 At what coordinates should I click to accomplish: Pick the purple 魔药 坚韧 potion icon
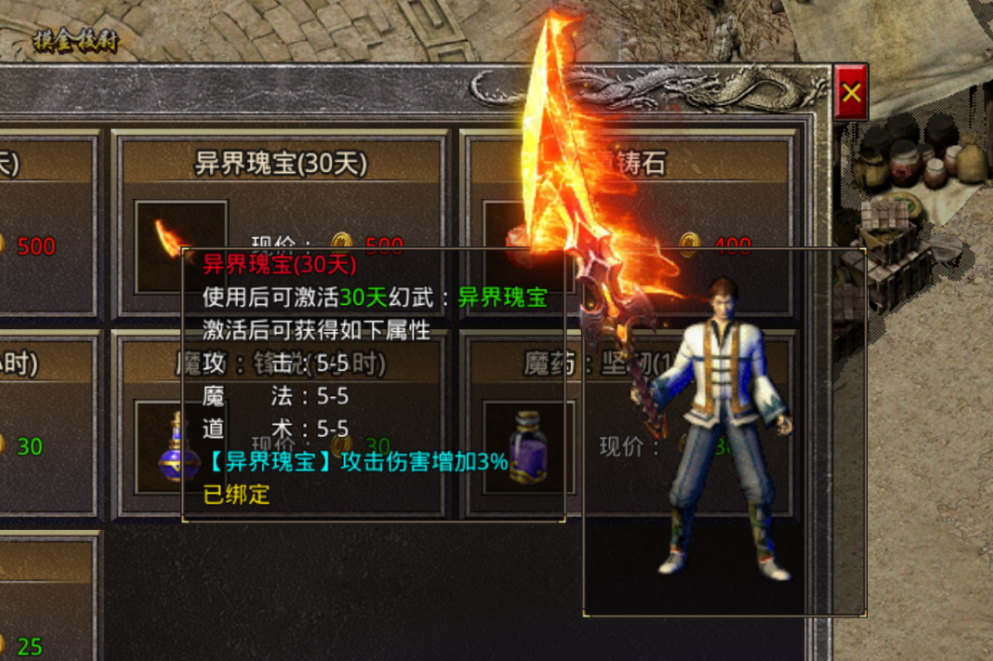pyautogui.click(x=528, y=447)
